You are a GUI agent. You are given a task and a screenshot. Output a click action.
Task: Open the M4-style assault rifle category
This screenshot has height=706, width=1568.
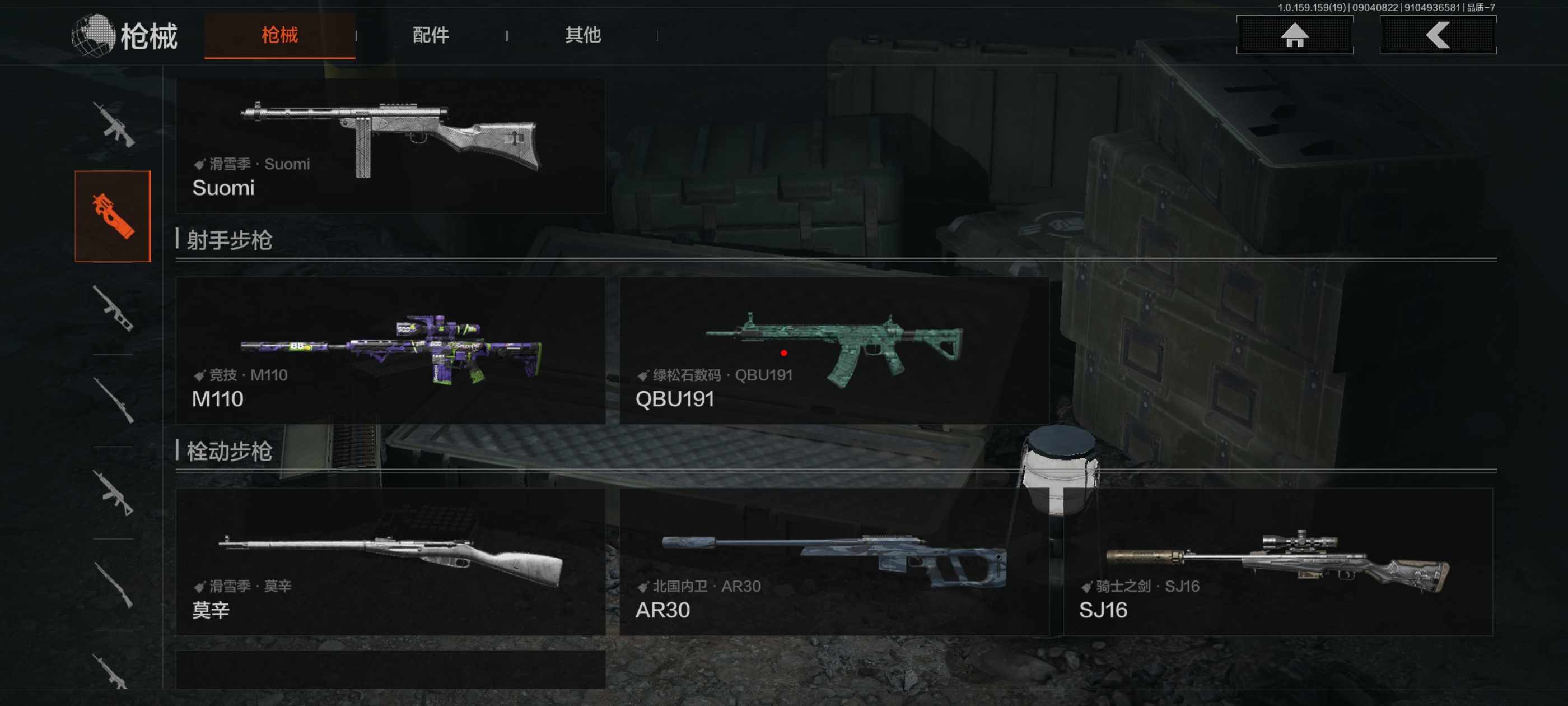point(113,125)
